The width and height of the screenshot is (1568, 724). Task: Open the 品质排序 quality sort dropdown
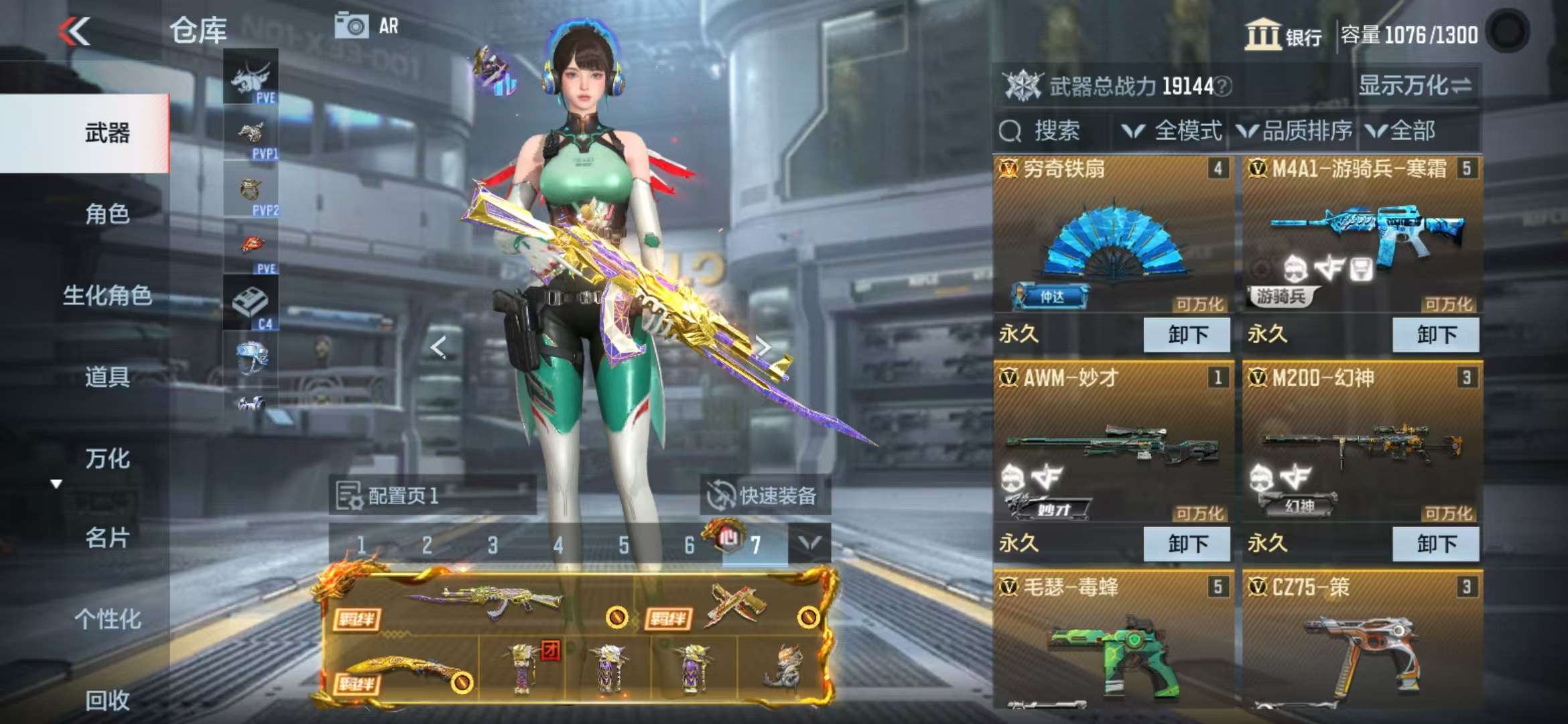coord(1295,131)
